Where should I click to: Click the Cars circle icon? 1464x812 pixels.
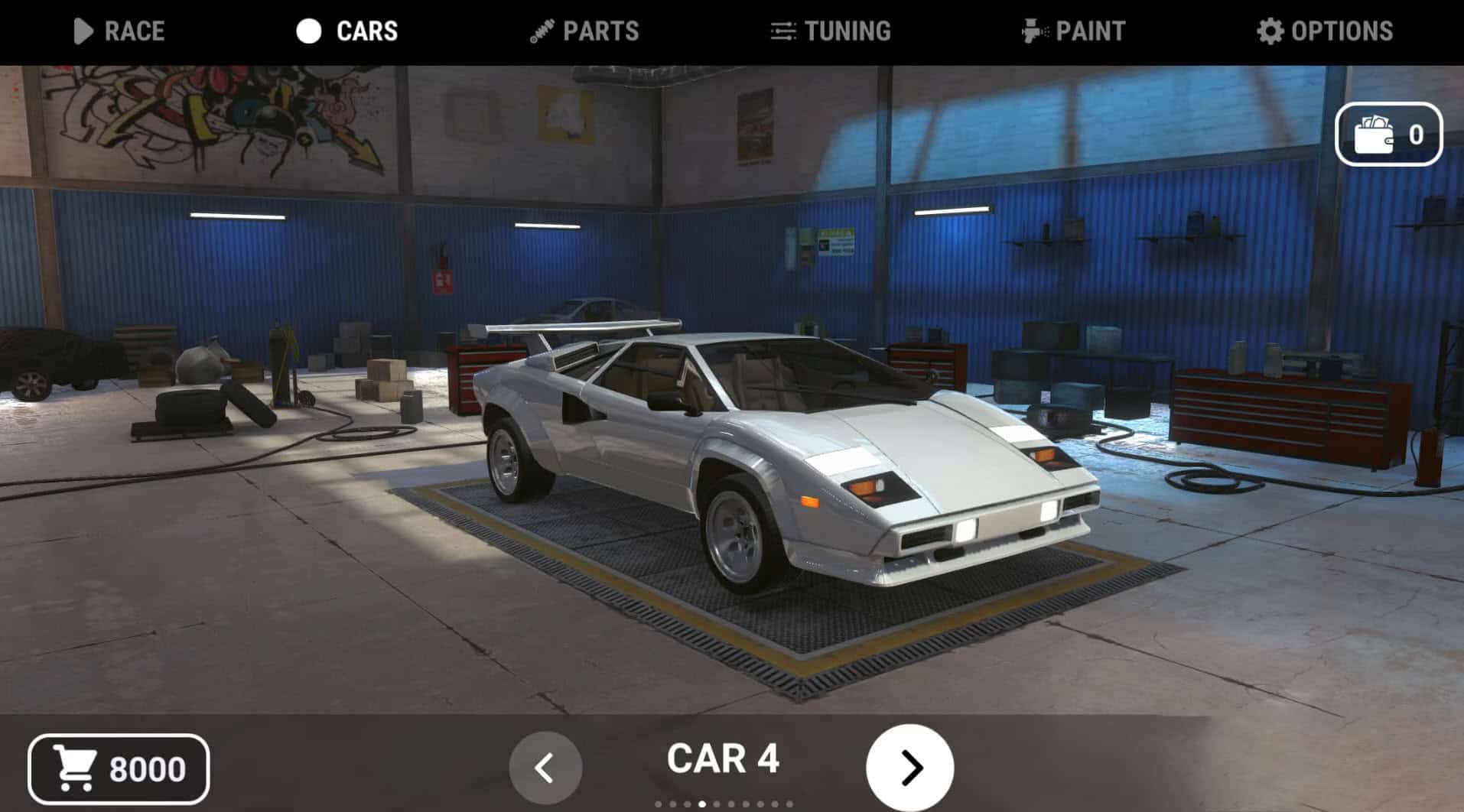(309, 31)
